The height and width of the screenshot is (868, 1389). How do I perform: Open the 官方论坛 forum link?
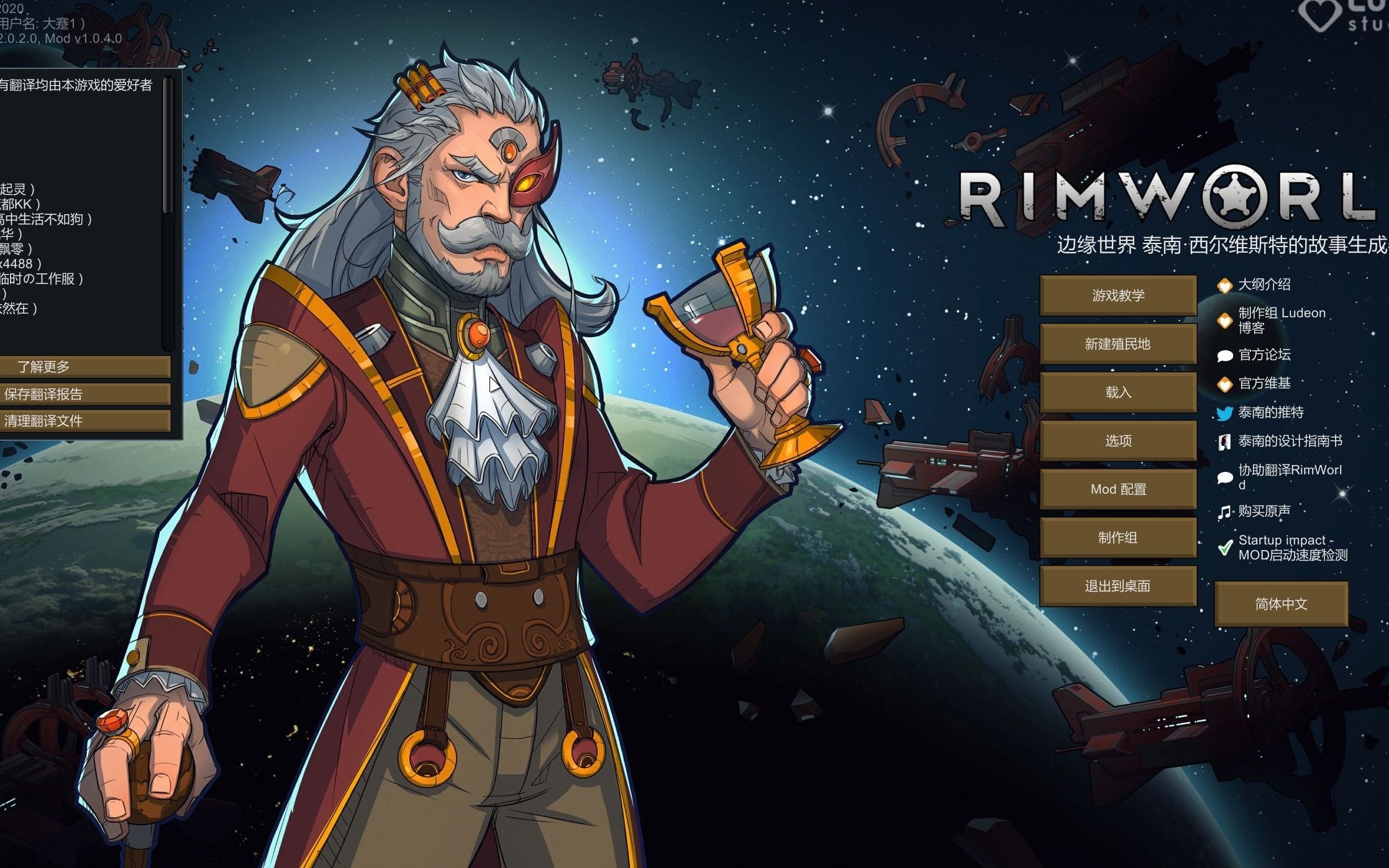1264,355
